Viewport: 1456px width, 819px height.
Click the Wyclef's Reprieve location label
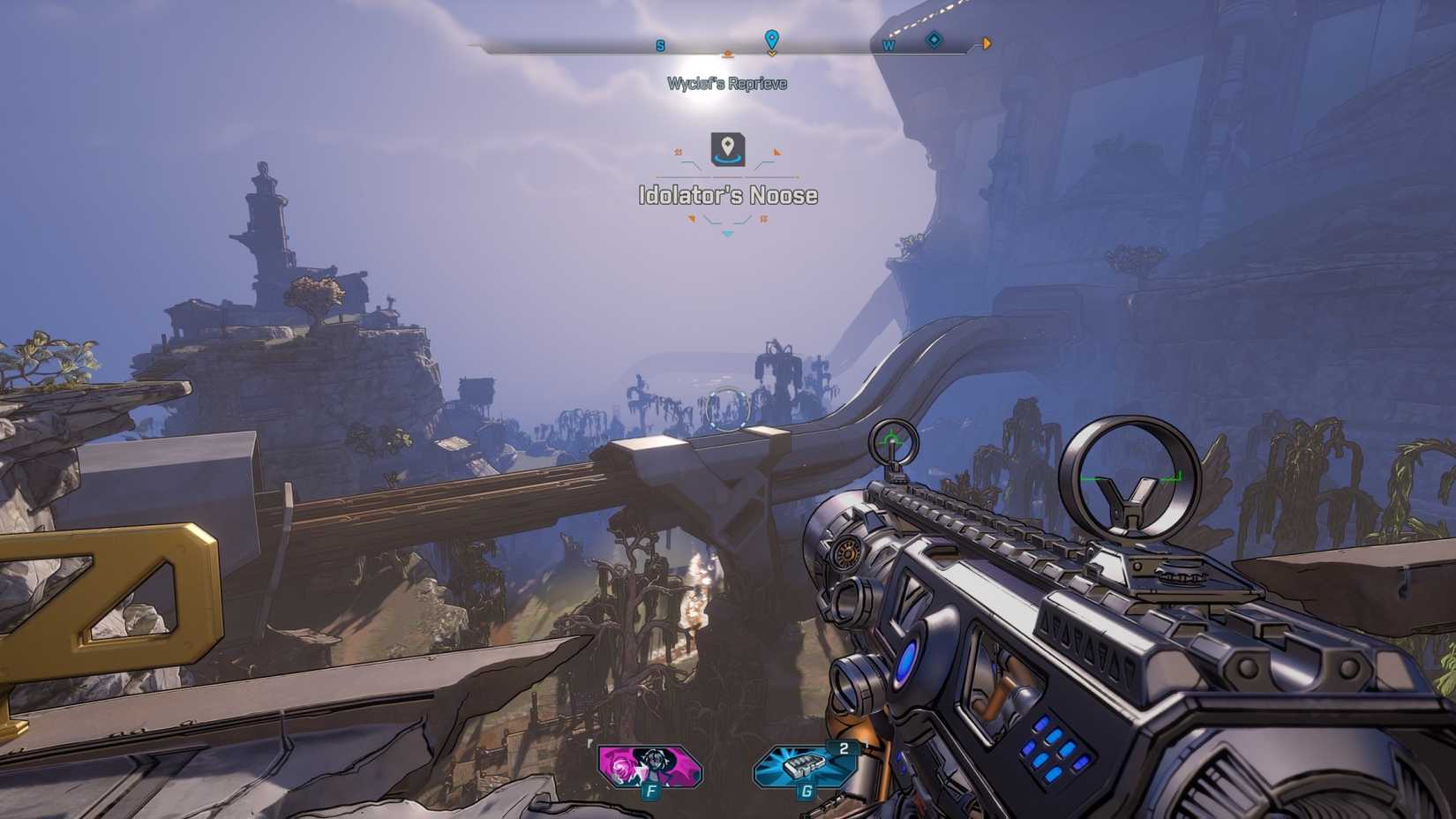(x=725, y=84)
